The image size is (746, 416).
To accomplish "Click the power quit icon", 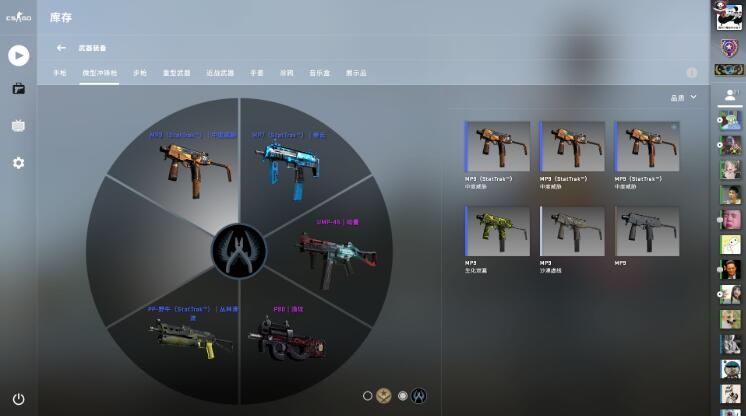I will click(x=18, y=398).
